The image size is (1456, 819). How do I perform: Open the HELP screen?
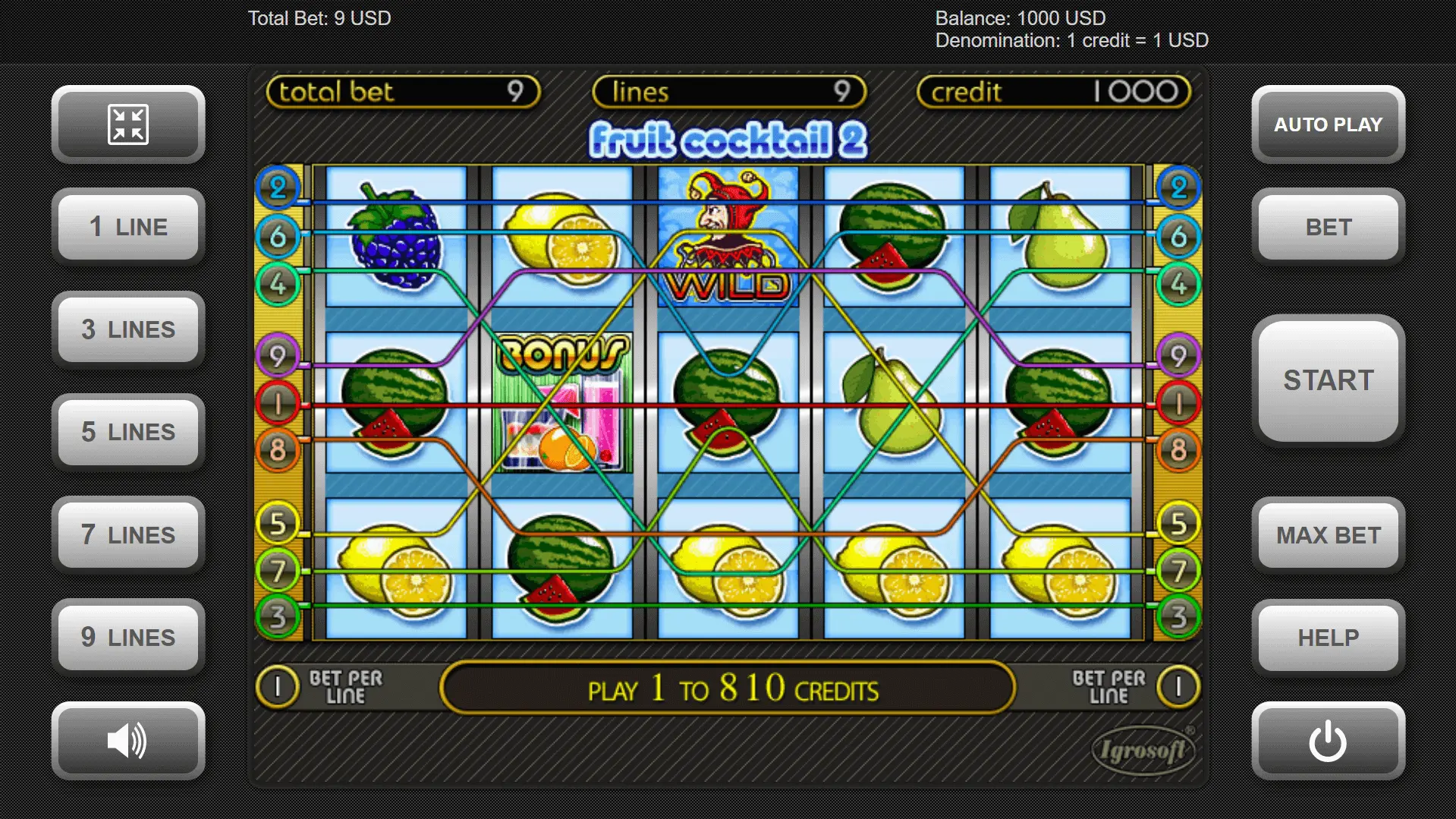pyautogui.click(x=1328, y=638)
